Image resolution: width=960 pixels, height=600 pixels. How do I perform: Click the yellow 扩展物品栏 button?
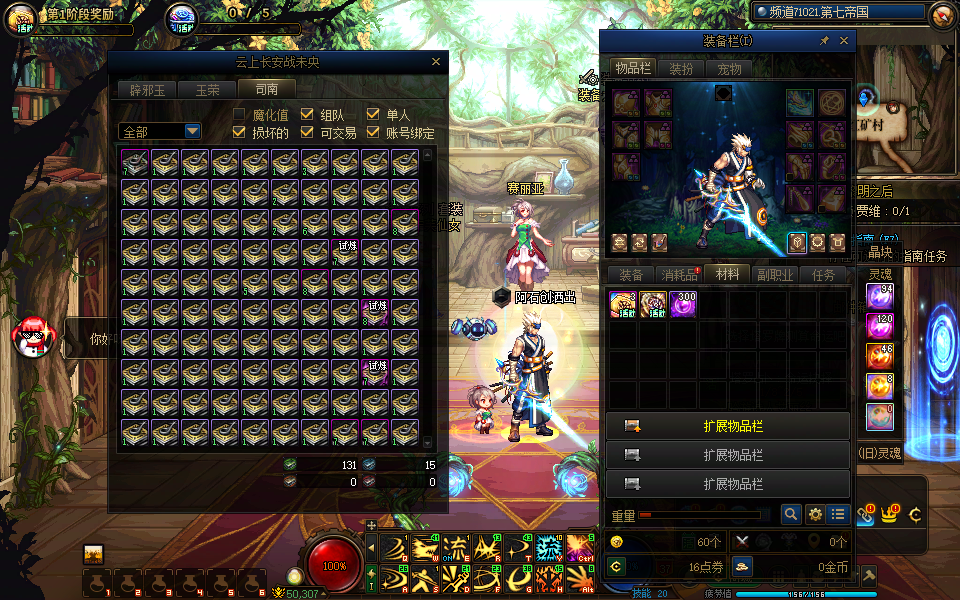728,426
